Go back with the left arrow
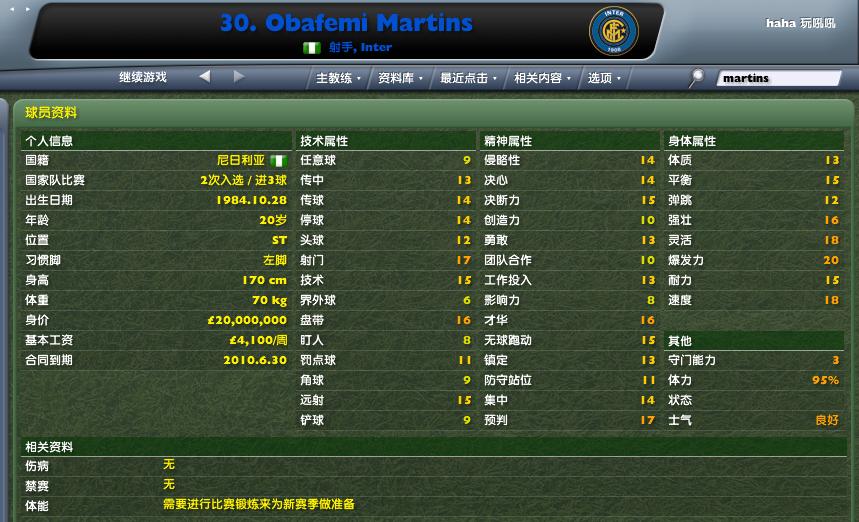 pyautogui.click(x=205, y=76)
